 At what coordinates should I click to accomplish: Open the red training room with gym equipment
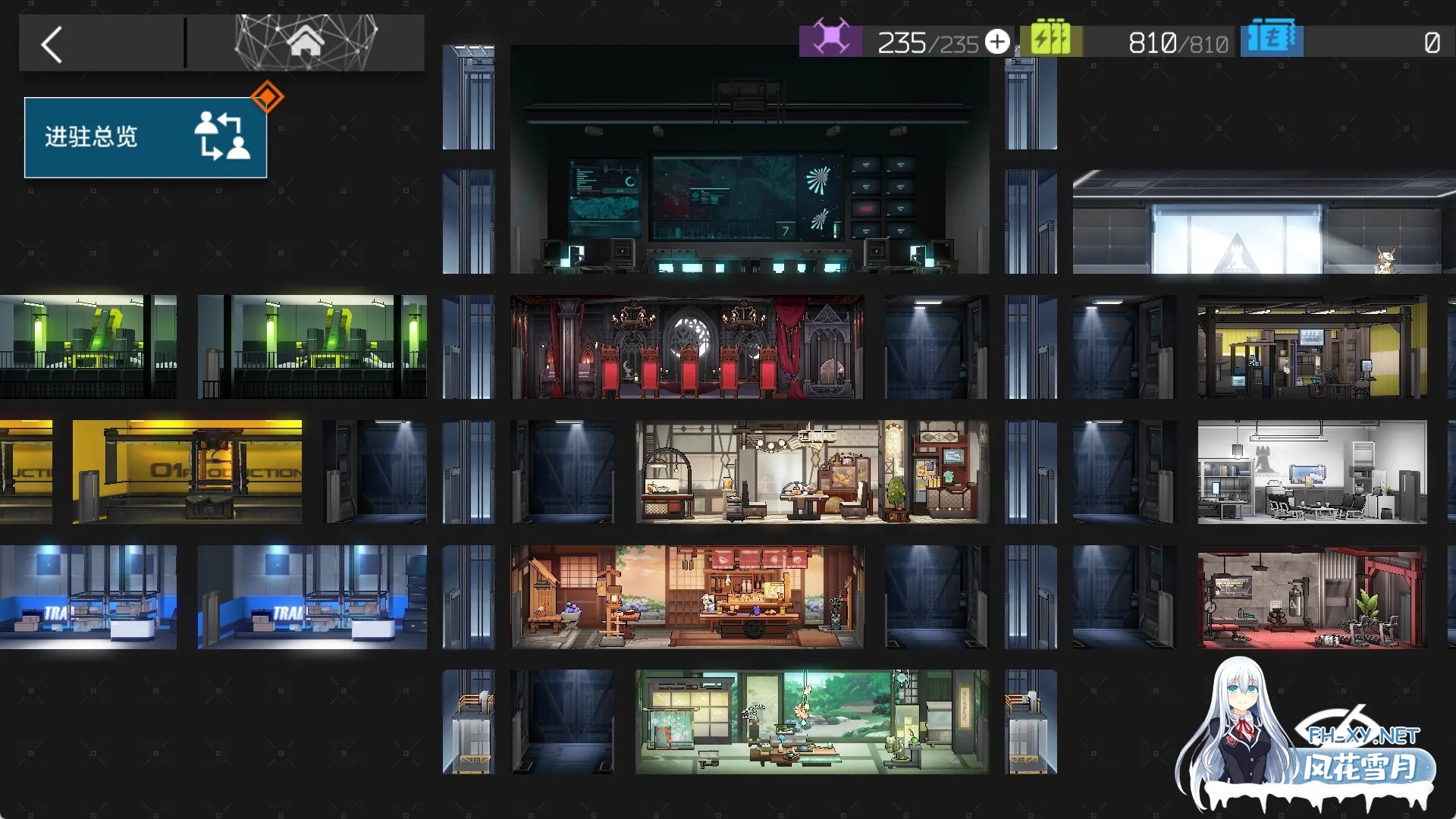click(x=1312, y=597)
